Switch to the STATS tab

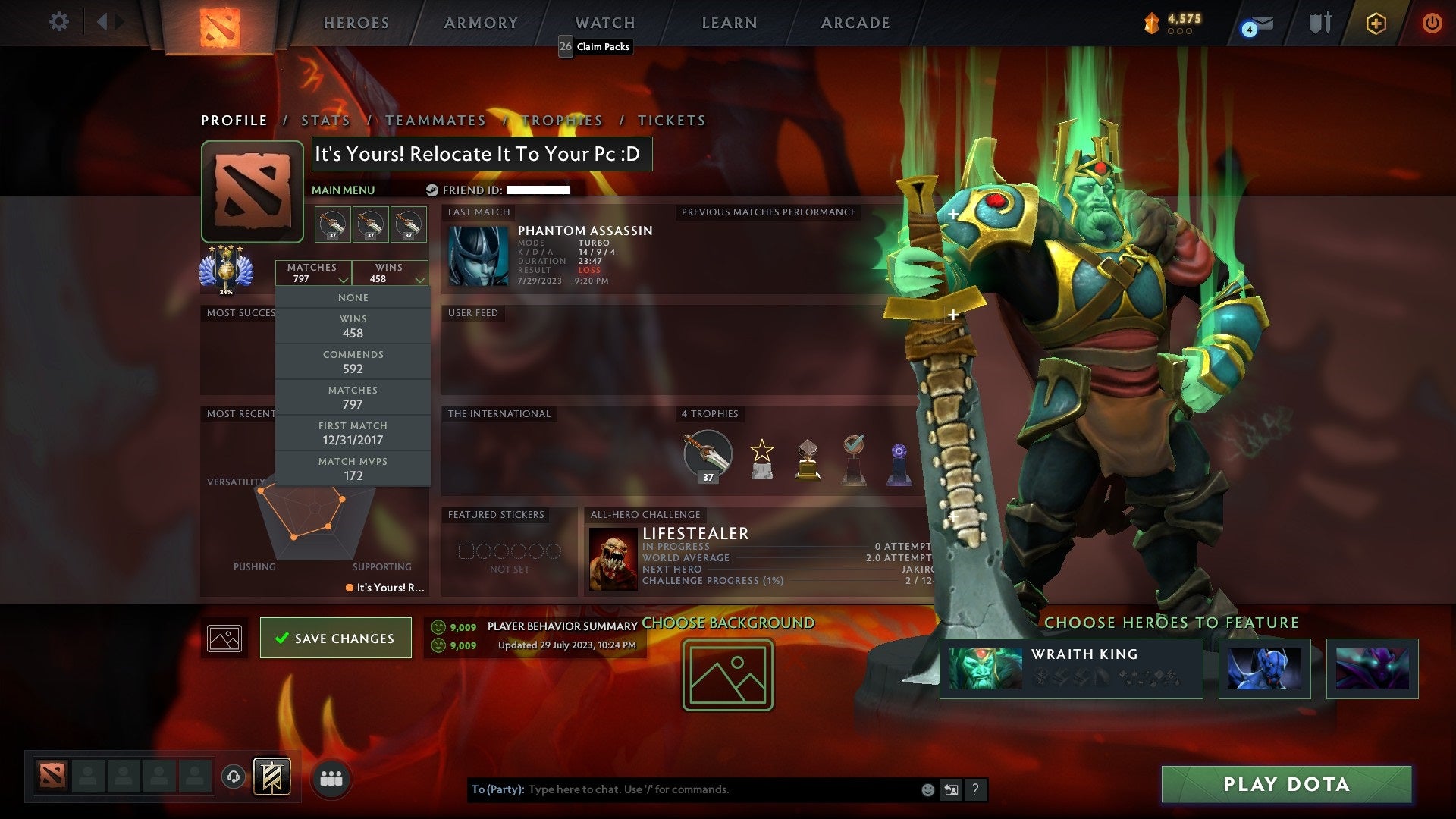tap(325, 120)
